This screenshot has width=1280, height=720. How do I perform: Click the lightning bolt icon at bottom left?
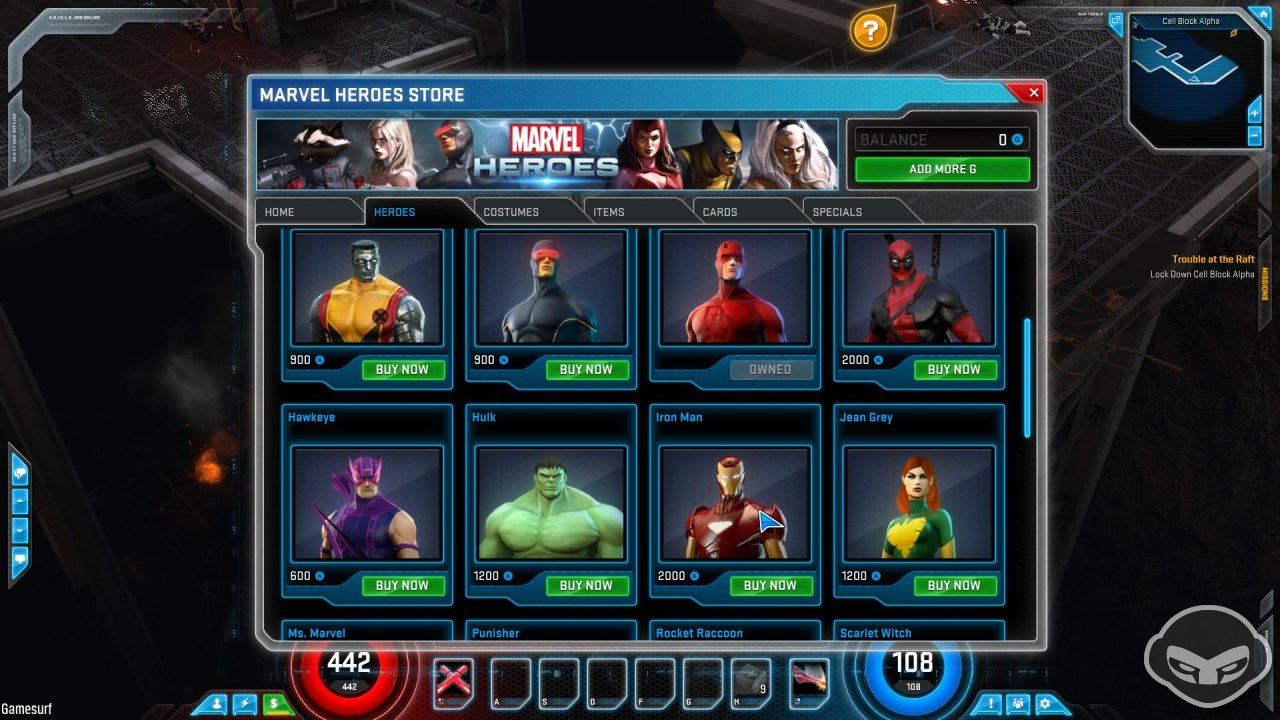(243, 704)
